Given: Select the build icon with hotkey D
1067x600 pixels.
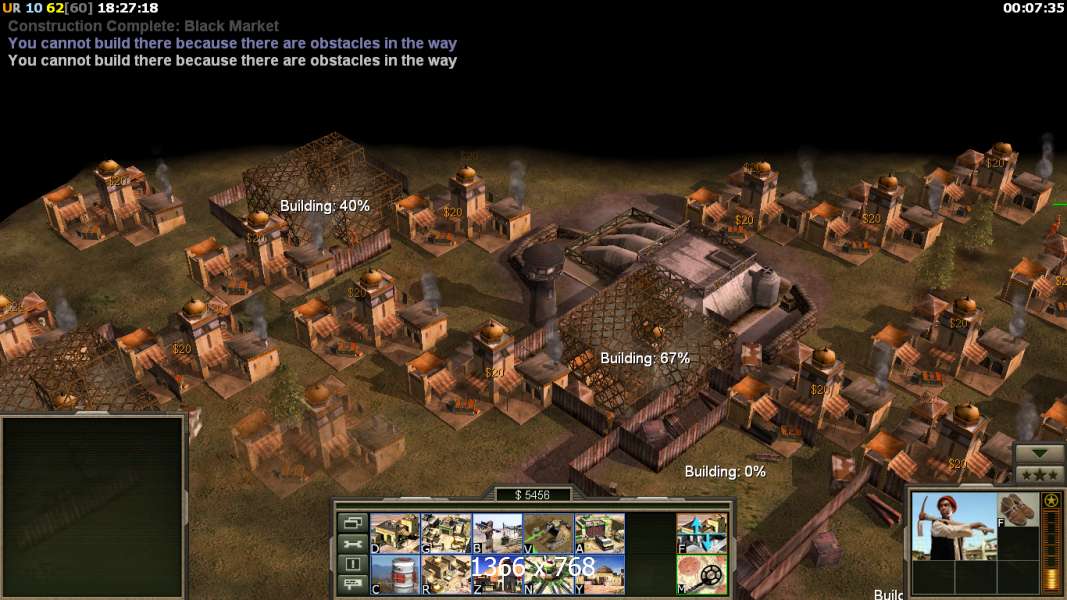Looking at the screenshot, I should pos(394,533).
